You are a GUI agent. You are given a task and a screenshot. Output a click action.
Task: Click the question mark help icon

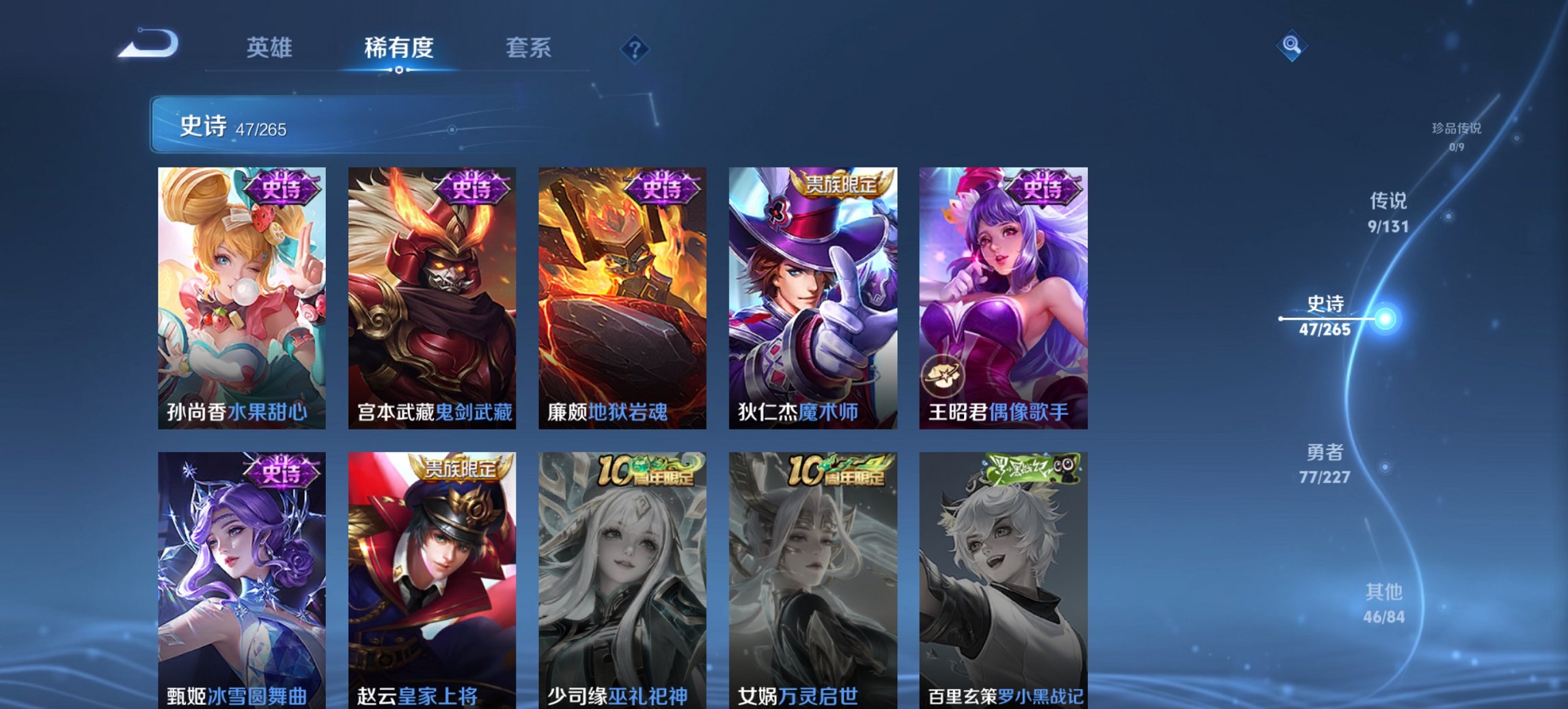634,48
